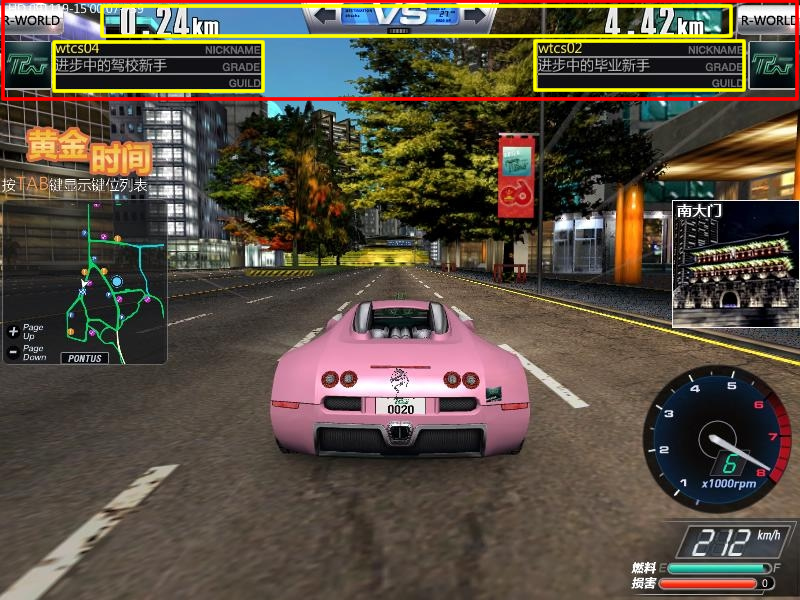Click the PONTUS area label under the minimap

[x=85, y=358]
